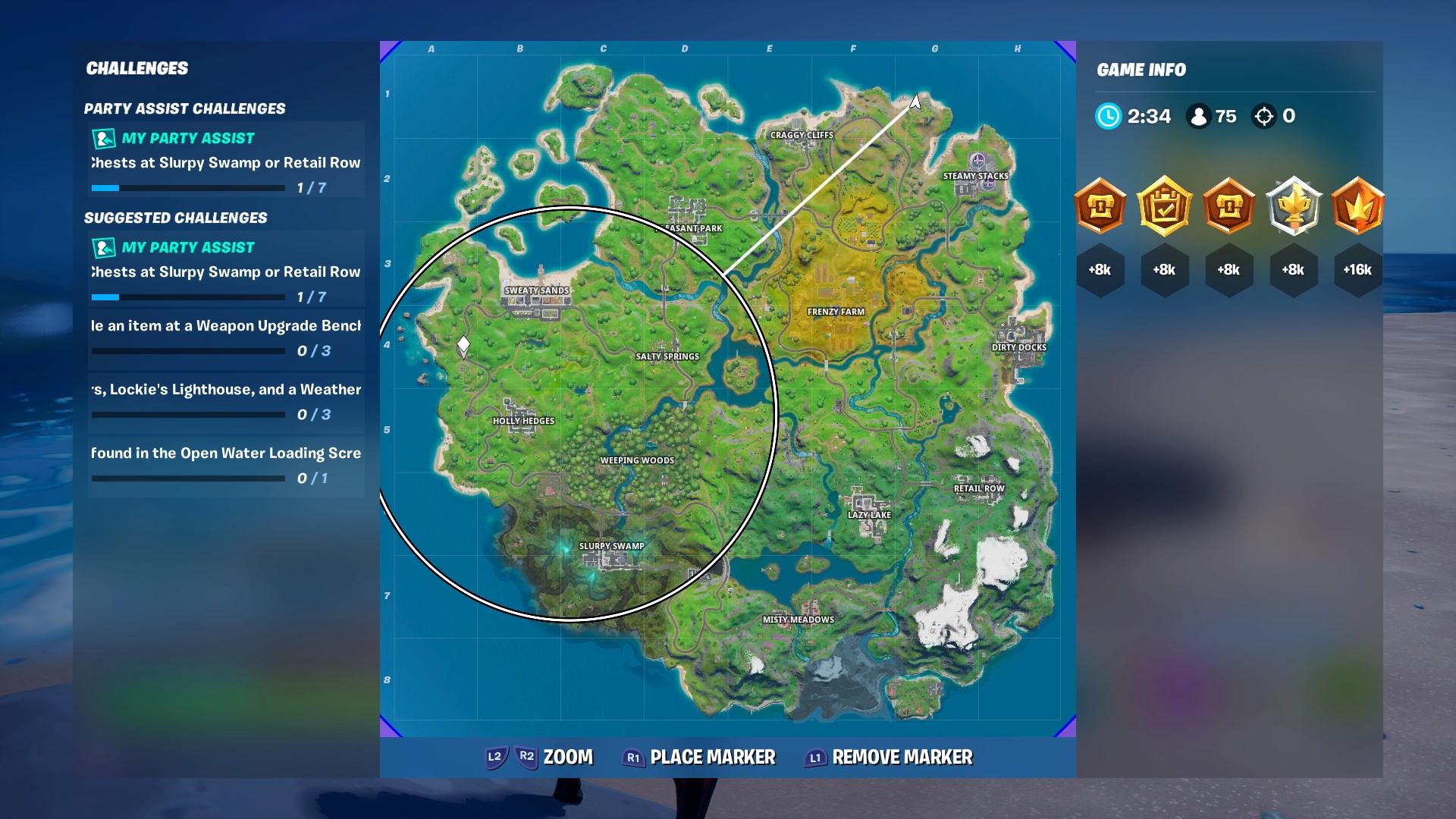Viewport: 1456px width, 819px height.
Task: Select the silver trophy medal
Action: coord(1294,206)
